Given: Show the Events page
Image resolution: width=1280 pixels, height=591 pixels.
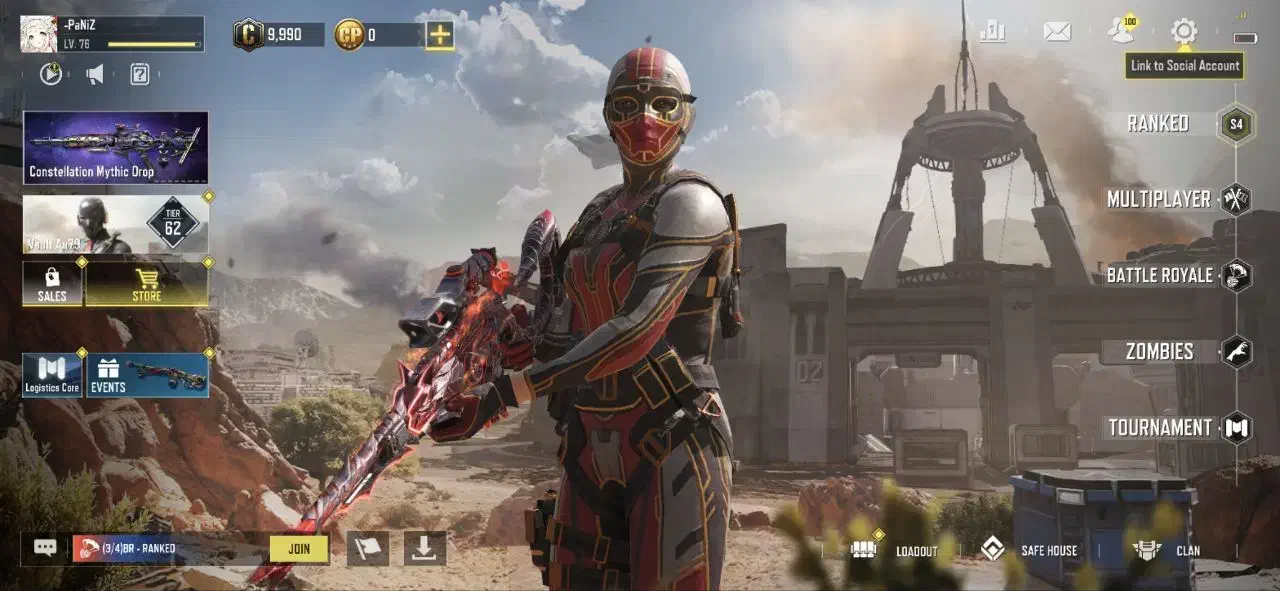Looking at the screenshot, I should [x=148, y=375].
